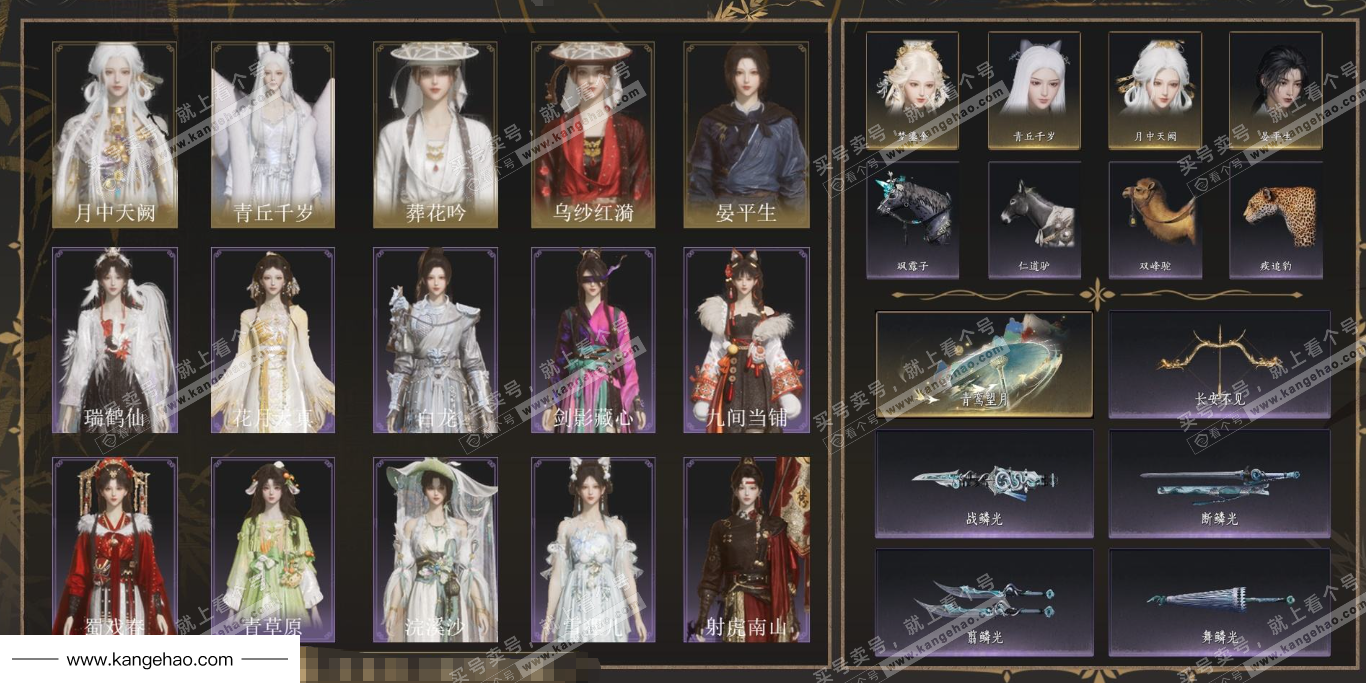Viewport: 1366px width, 683px height.
Task: Open the 瑞鹤仙 outfit card
Action: pos(115,340)
